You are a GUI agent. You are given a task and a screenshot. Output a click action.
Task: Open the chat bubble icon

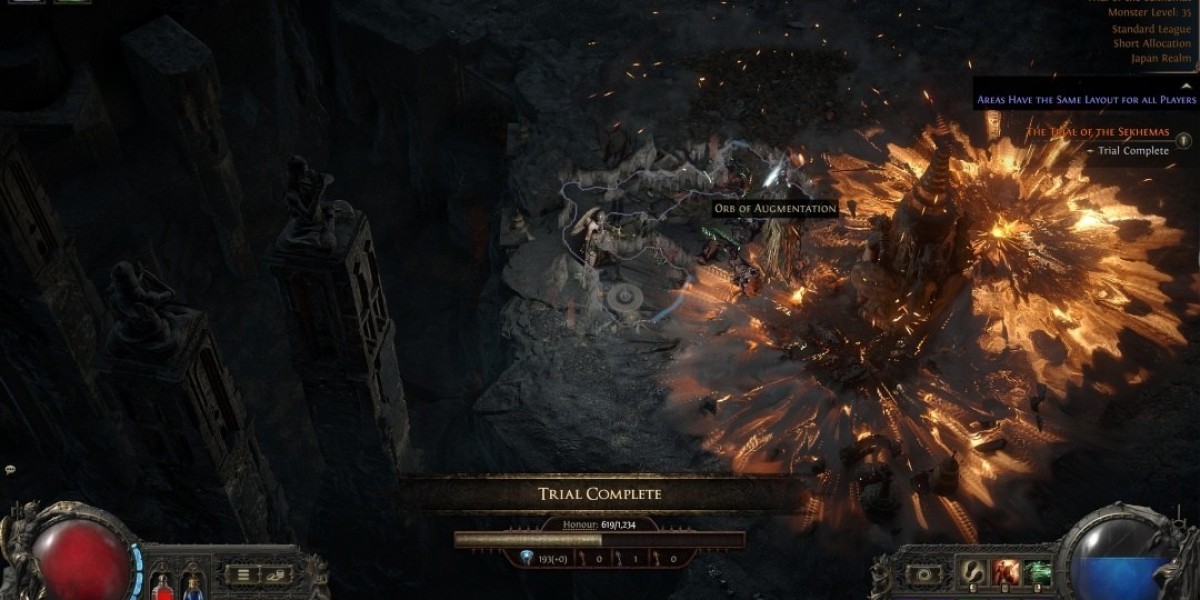[x=10, y=469]
